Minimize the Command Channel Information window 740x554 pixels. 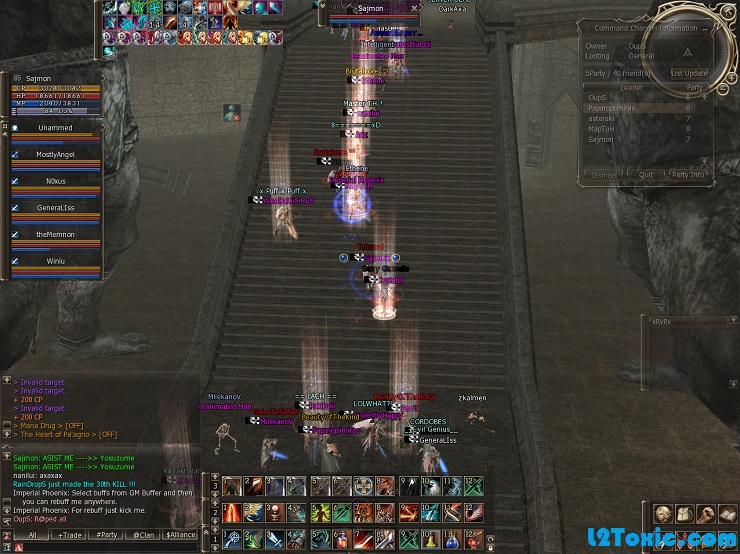(x=706, y=29)
